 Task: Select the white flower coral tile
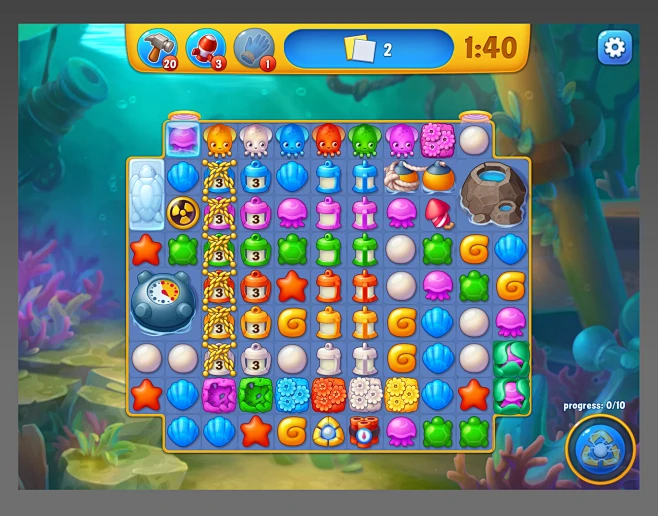[x=364, y=394]
